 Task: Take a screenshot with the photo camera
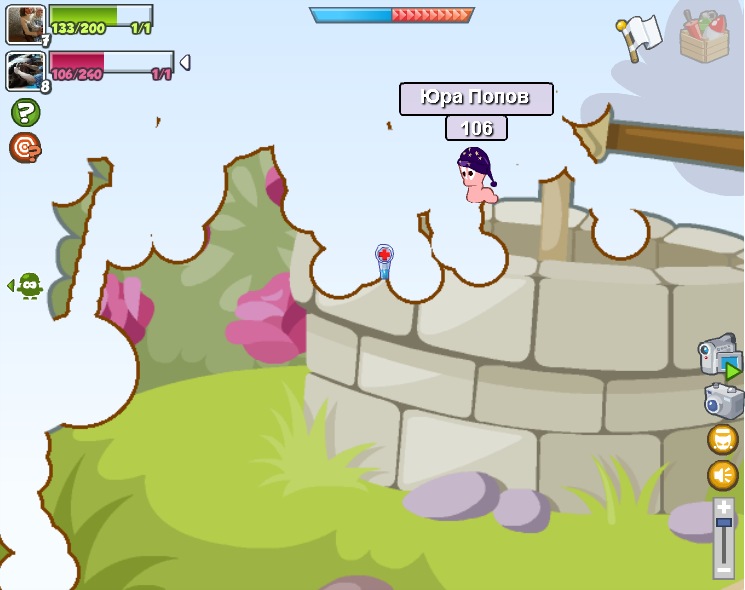pyautogui.click(x=723, y=401)
